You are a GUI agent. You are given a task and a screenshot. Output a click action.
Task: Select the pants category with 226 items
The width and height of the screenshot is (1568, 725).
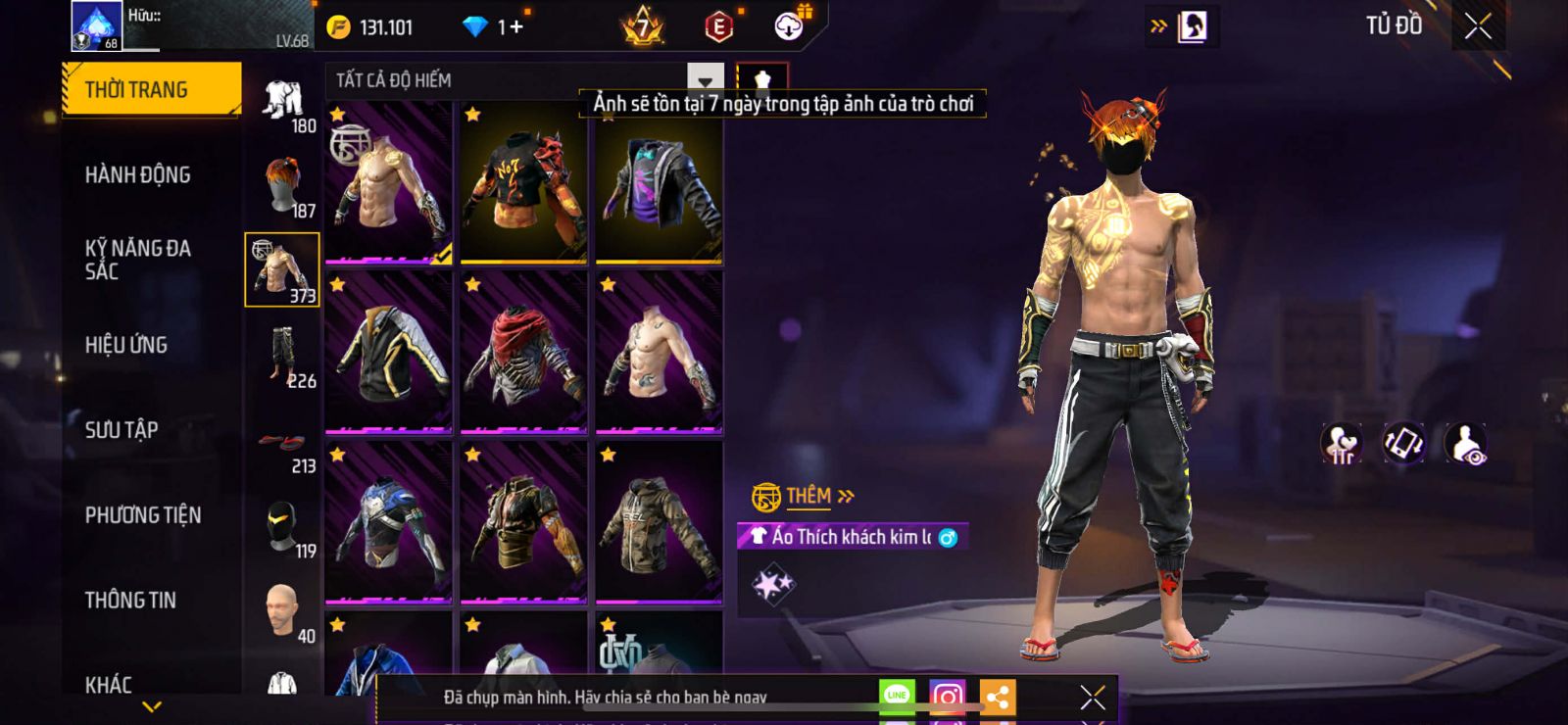283,358
